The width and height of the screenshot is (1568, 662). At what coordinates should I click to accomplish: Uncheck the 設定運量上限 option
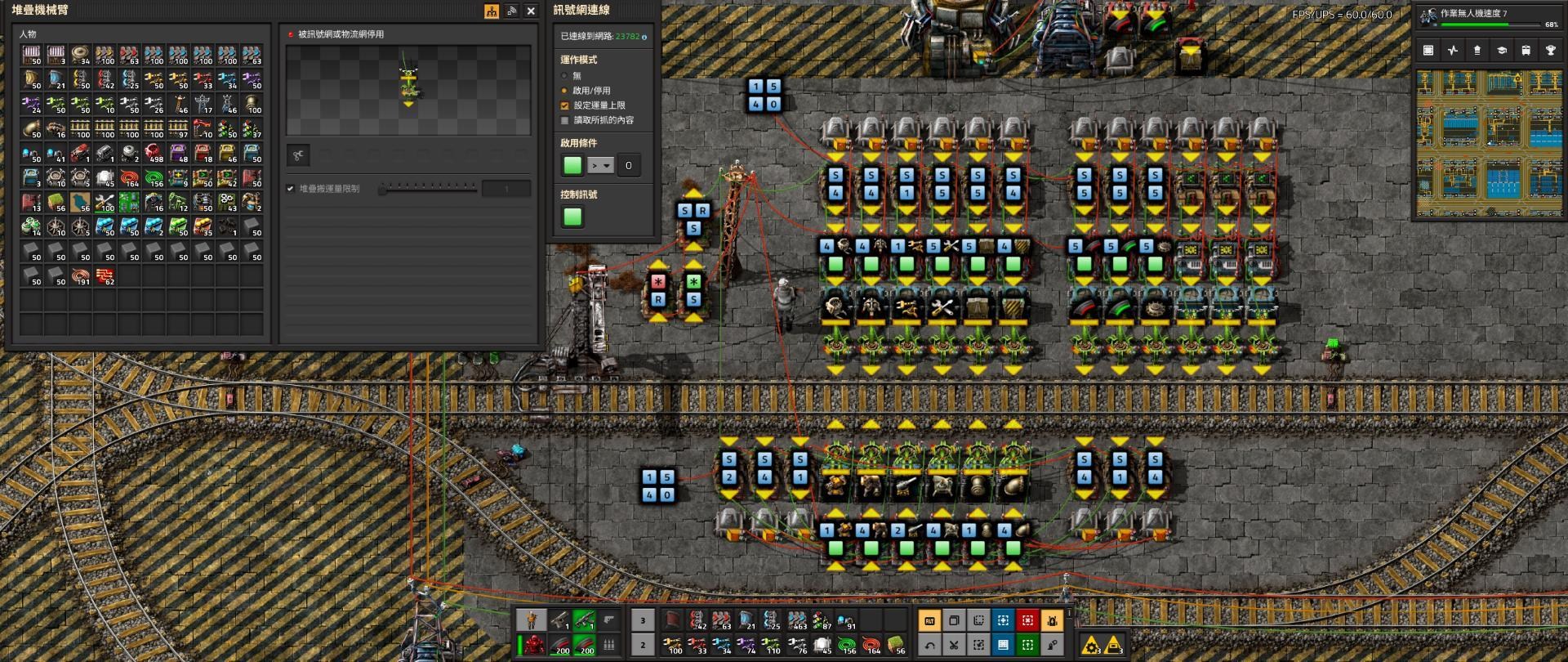coord(564,105)
